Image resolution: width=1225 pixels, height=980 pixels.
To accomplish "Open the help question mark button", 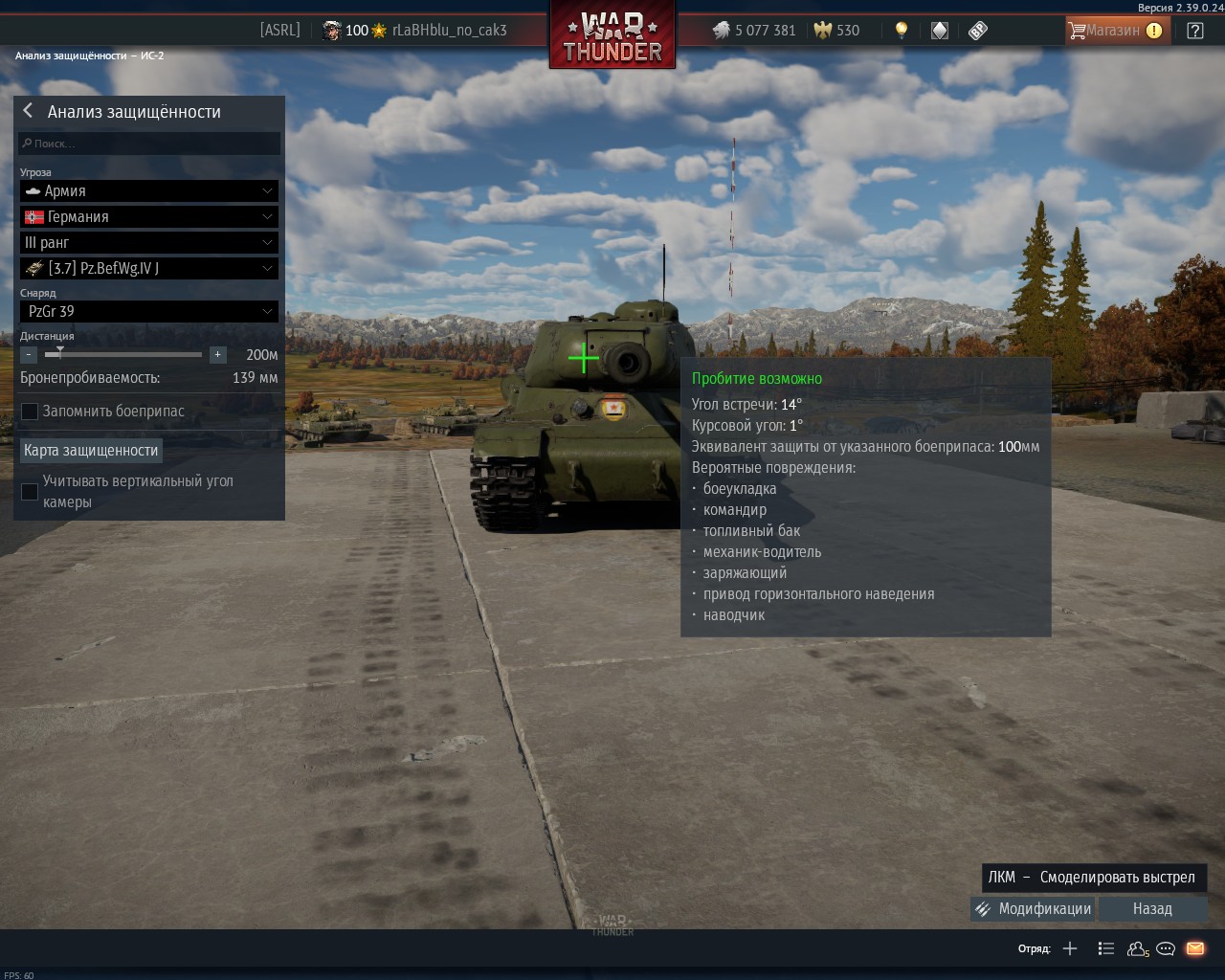I will pos(1195,31).
